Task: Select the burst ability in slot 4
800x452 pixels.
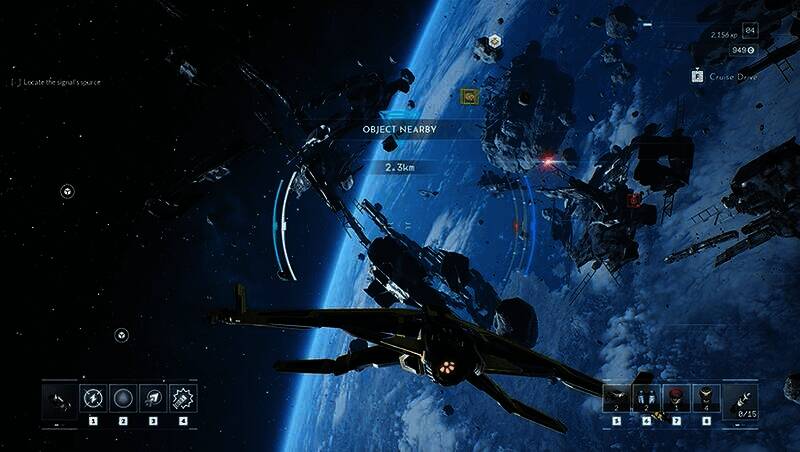Action: click(183, 397)
